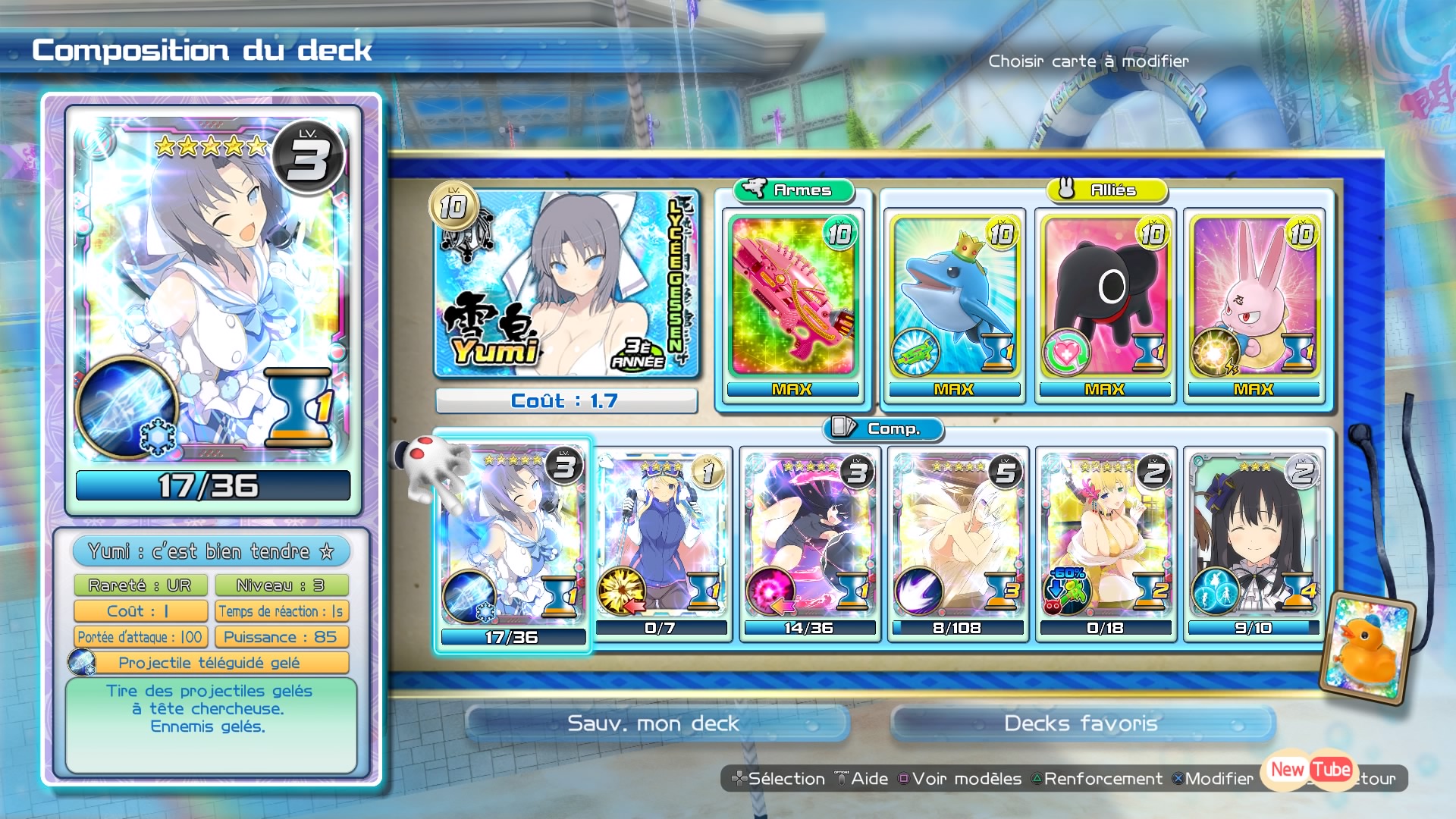
Task: Choose the skill card showing 0/7
Action: click(x=661, y=543)
